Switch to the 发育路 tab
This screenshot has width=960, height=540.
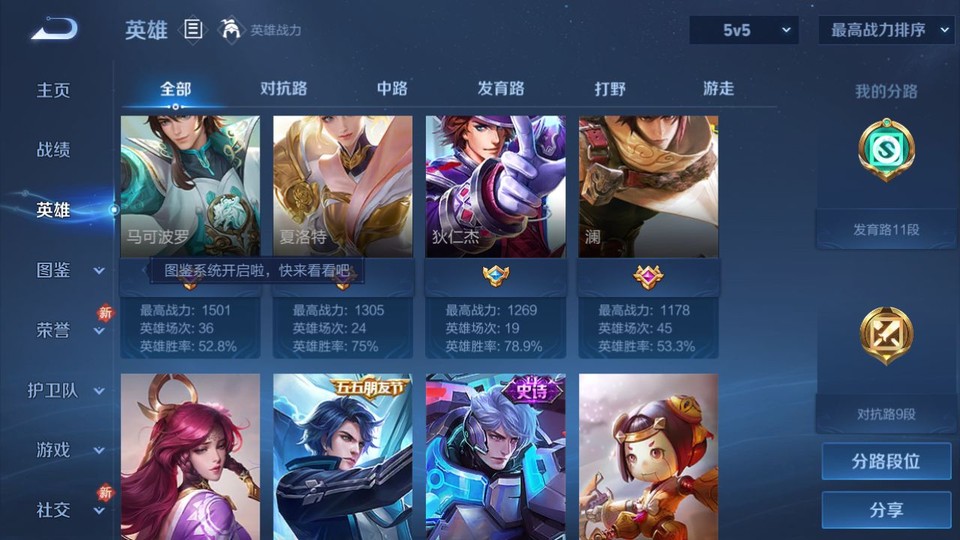tap(501, 88)
